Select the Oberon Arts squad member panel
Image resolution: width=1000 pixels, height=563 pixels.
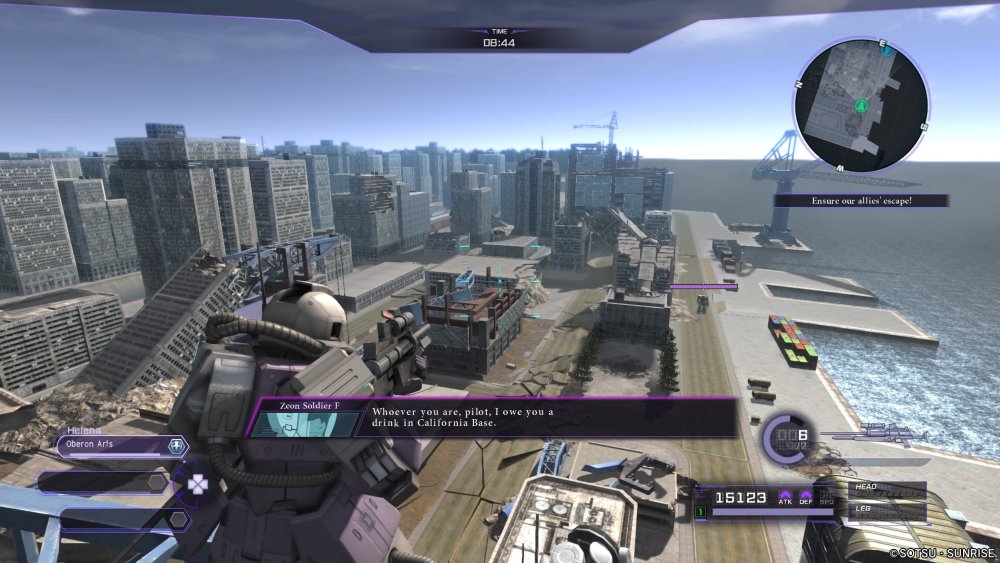coord(112,446)
